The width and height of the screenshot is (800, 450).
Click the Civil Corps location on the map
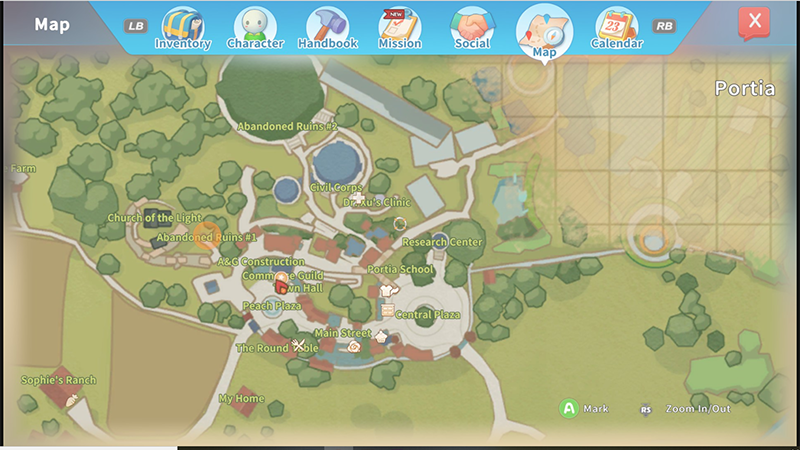(x=336, y=187)
